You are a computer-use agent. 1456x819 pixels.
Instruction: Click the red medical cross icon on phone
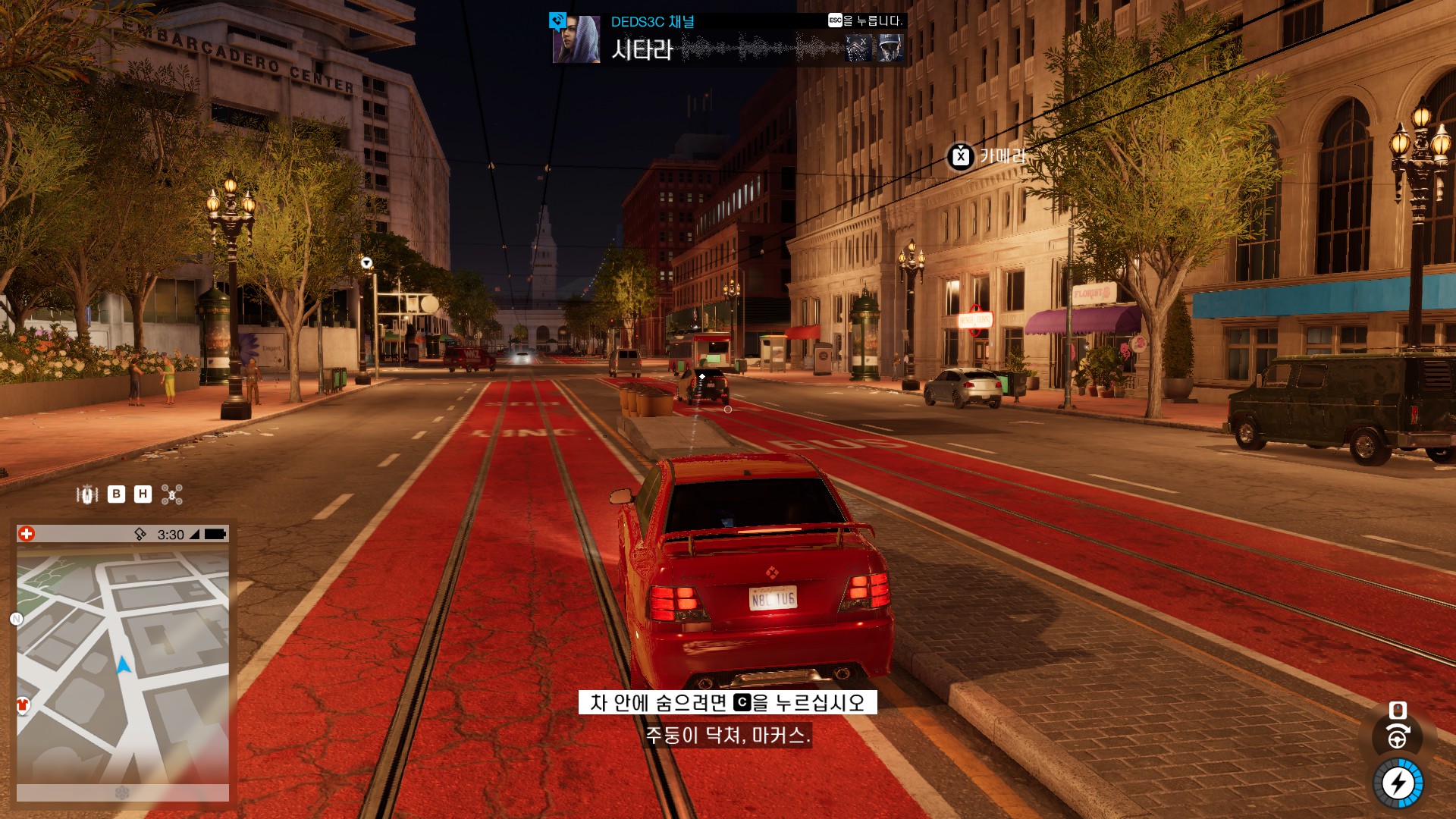pyautogui.click(x=27, y=534)
